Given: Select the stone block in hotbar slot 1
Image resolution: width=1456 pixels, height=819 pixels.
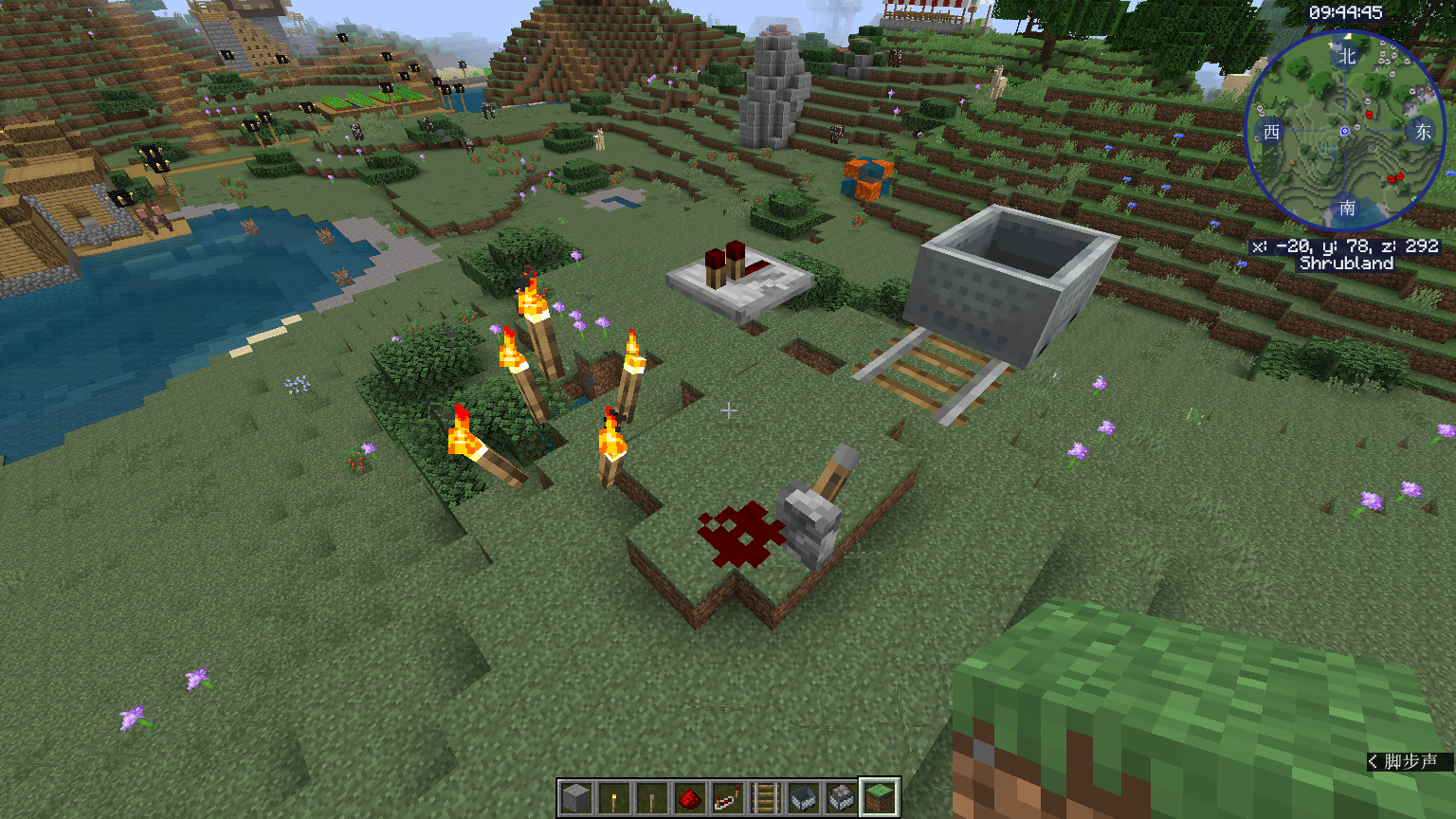Looking at the screenshot, I should point(577,796).
